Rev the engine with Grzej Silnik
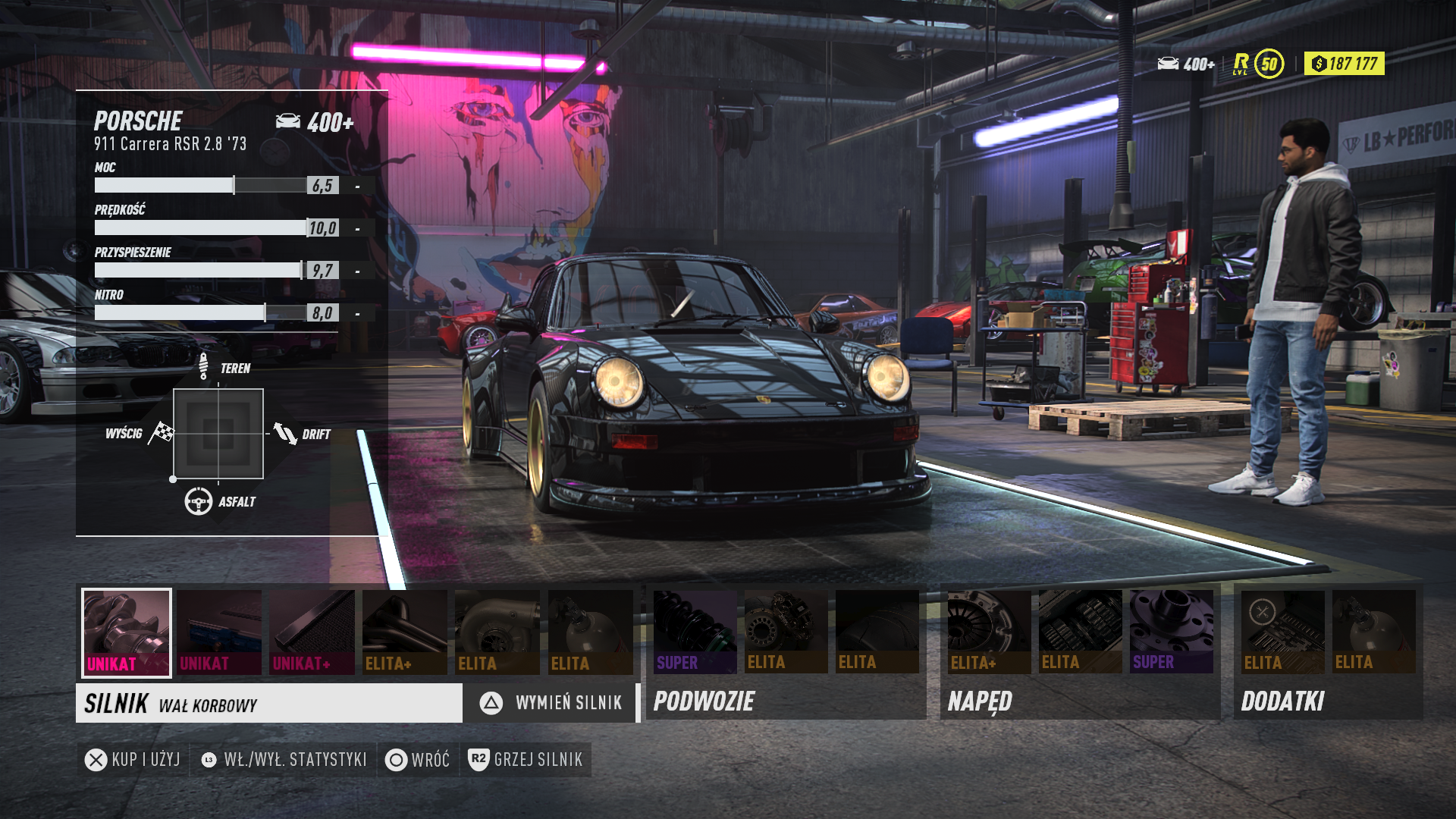 click(526, 760)
